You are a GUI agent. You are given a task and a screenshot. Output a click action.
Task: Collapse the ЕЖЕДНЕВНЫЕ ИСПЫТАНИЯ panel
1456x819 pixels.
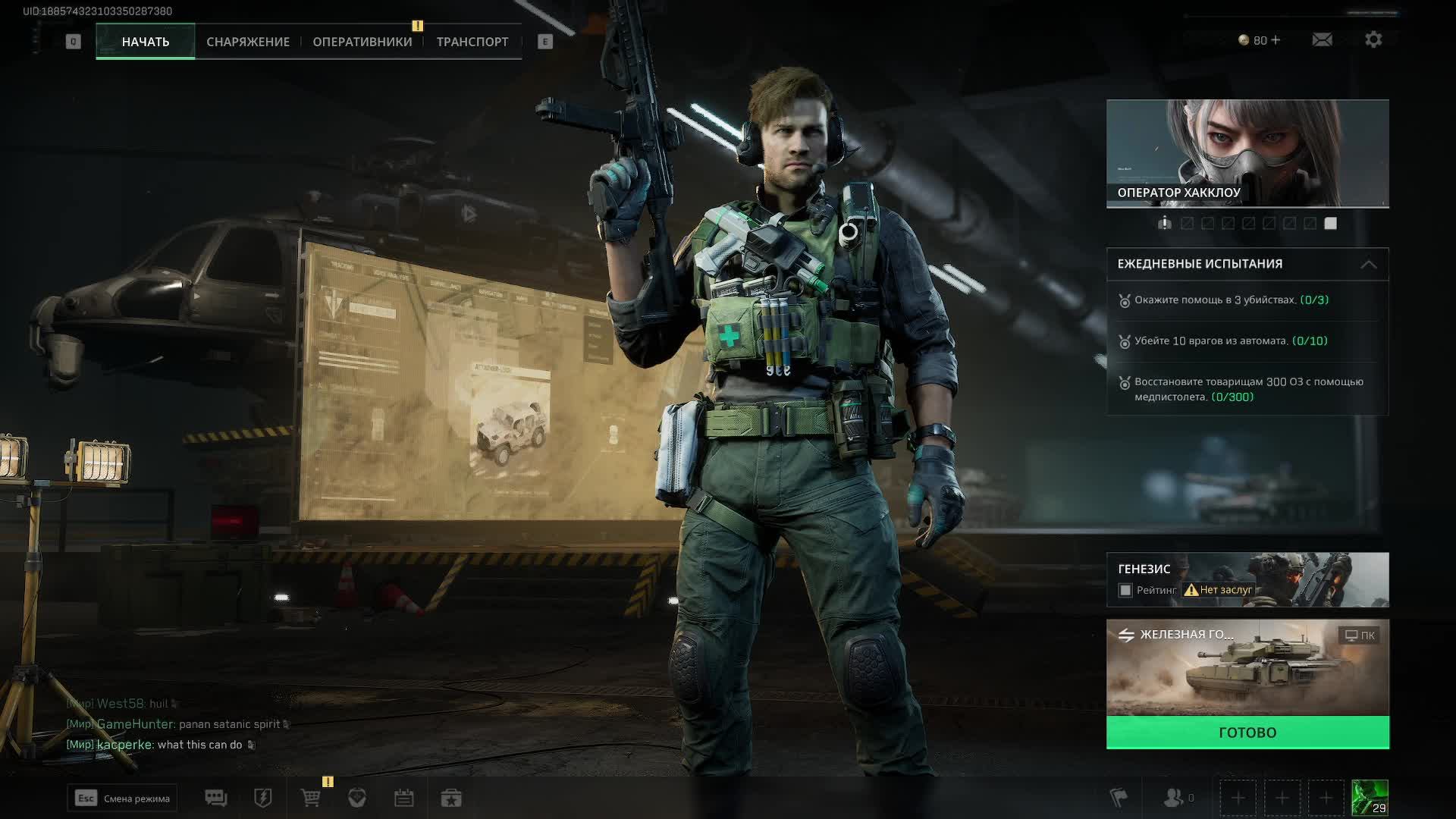[x=1368, y=265]
